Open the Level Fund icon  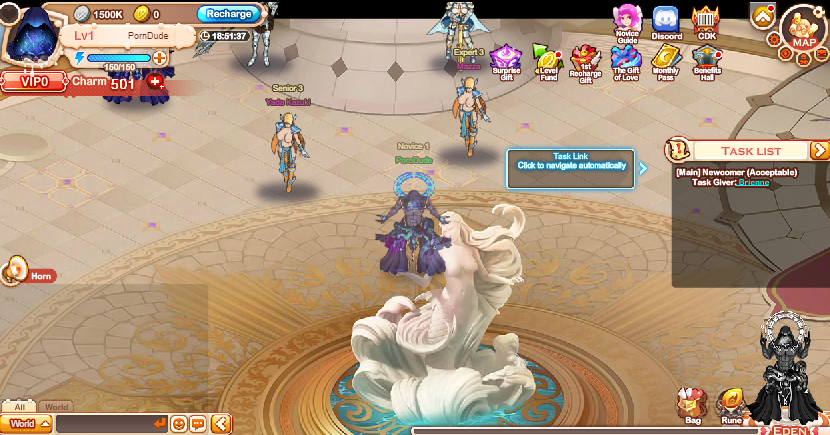(546, 61)
